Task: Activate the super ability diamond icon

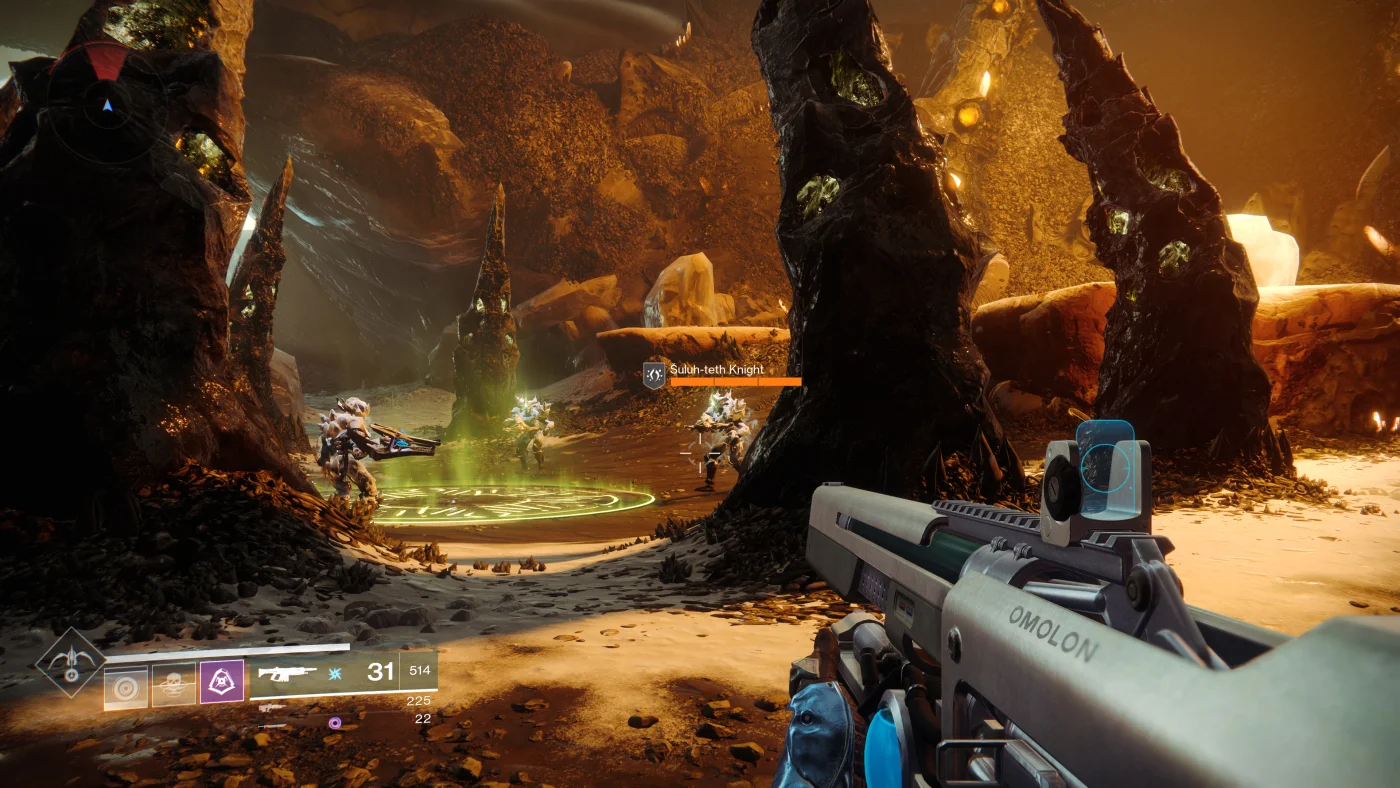Action: (x=70, y=662)
